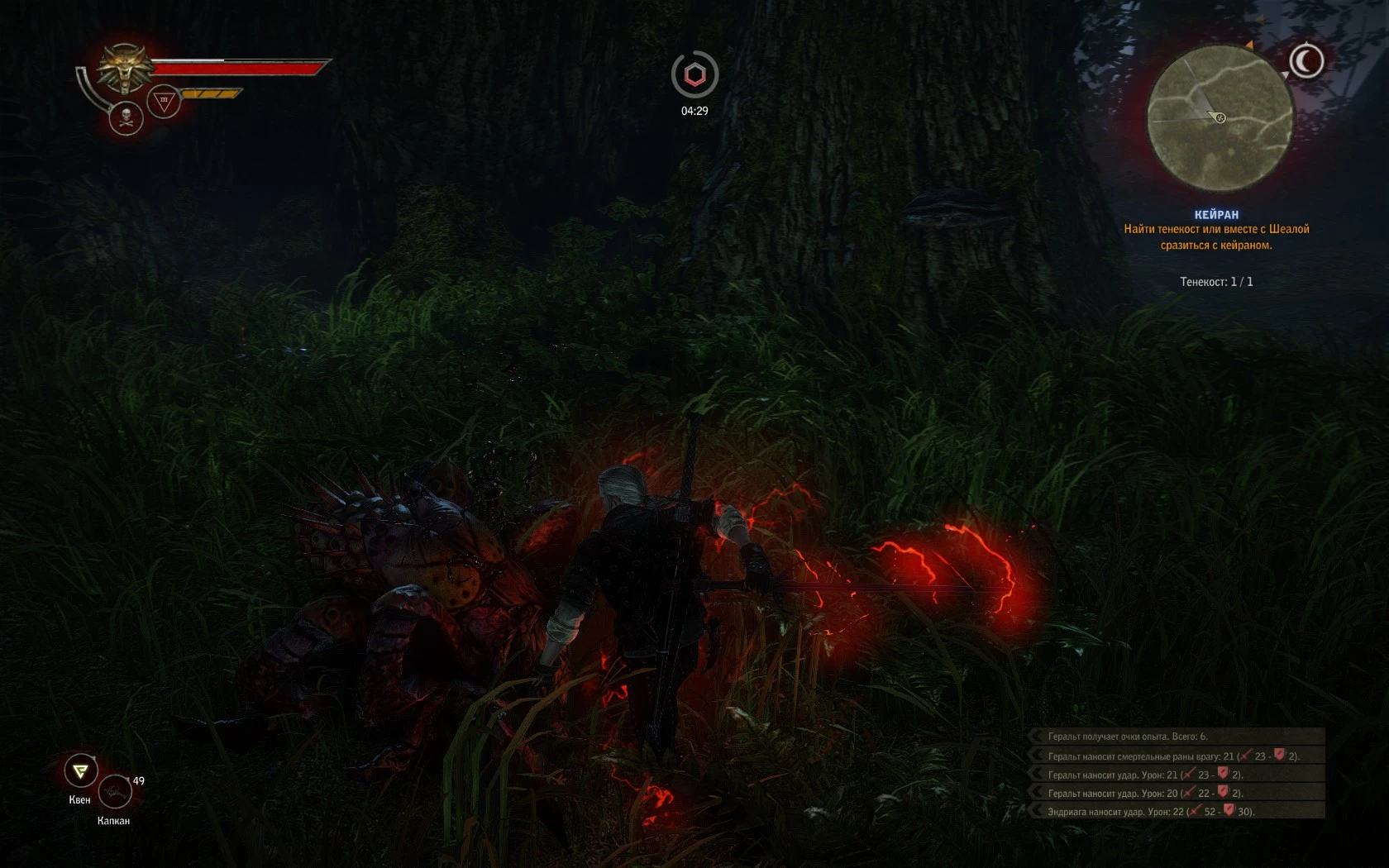Click the hexagonal objective timer icon
The width and height of the screenshot is (1389, 868).
tap(694, 75)
